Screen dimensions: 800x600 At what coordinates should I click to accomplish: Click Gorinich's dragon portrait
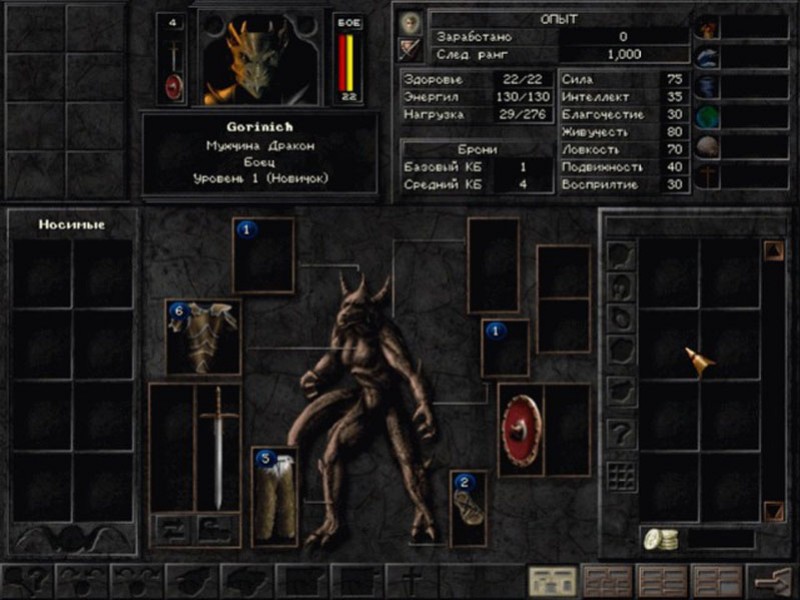(x=260, y=58)
